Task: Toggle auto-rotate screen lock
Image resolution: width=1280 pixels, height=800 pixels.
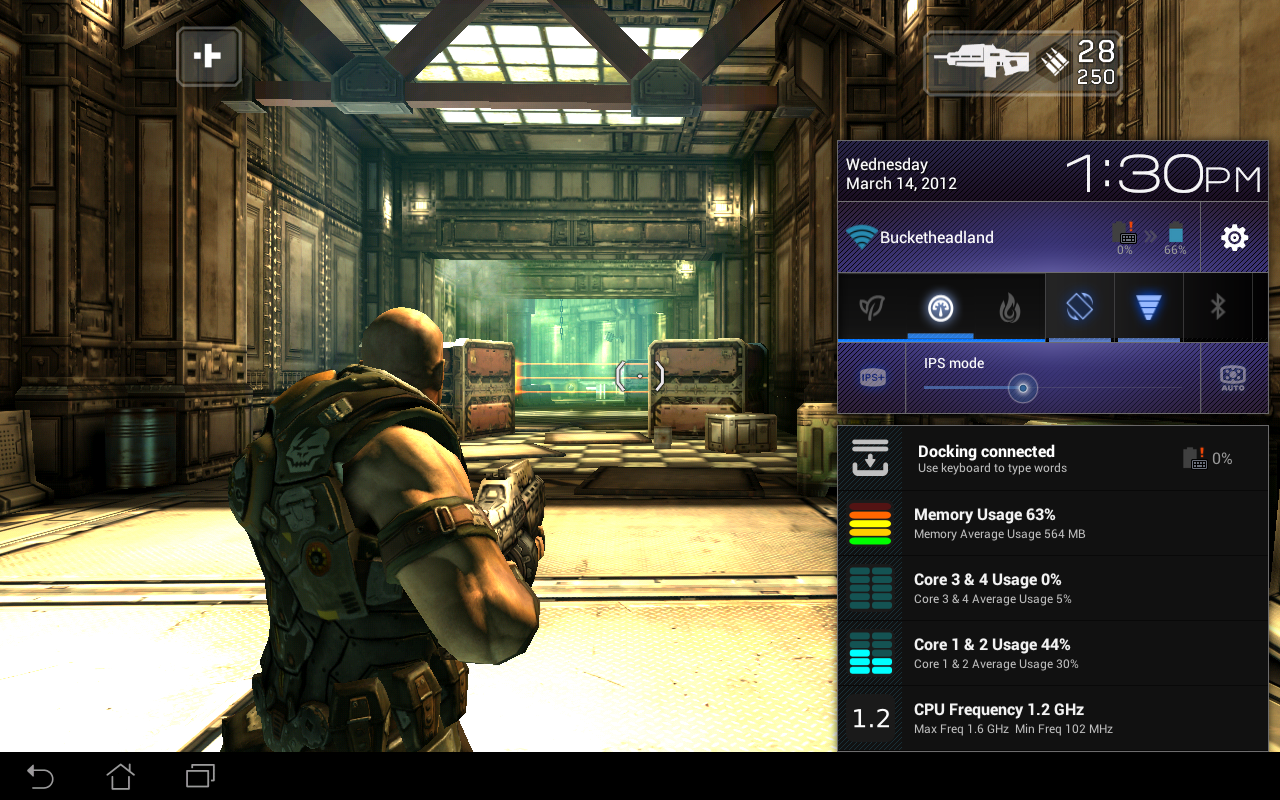Action: point(1079,307)
